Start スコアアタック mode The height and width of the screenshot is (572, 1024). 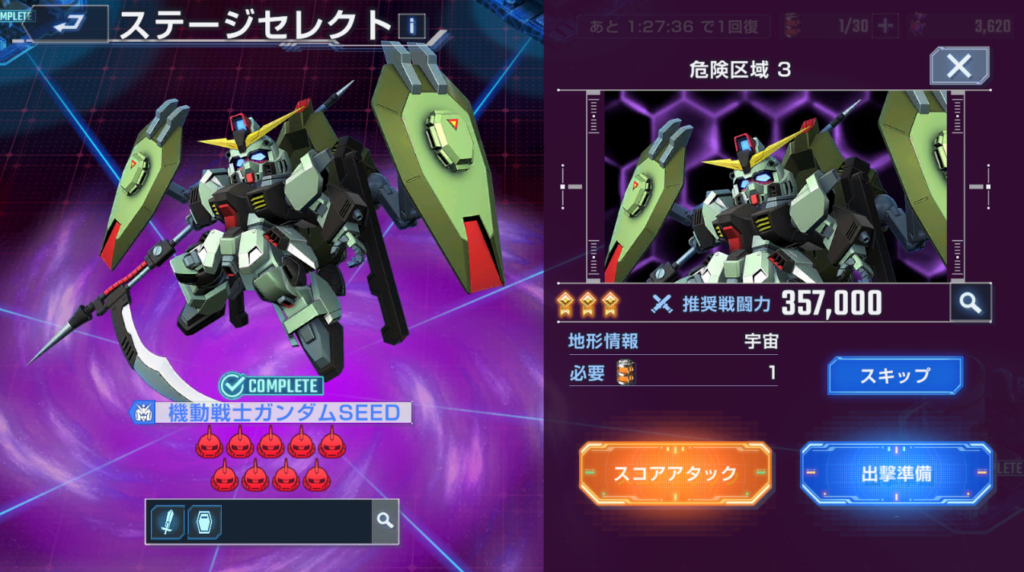pyautogui.click(x=675, y=473)
